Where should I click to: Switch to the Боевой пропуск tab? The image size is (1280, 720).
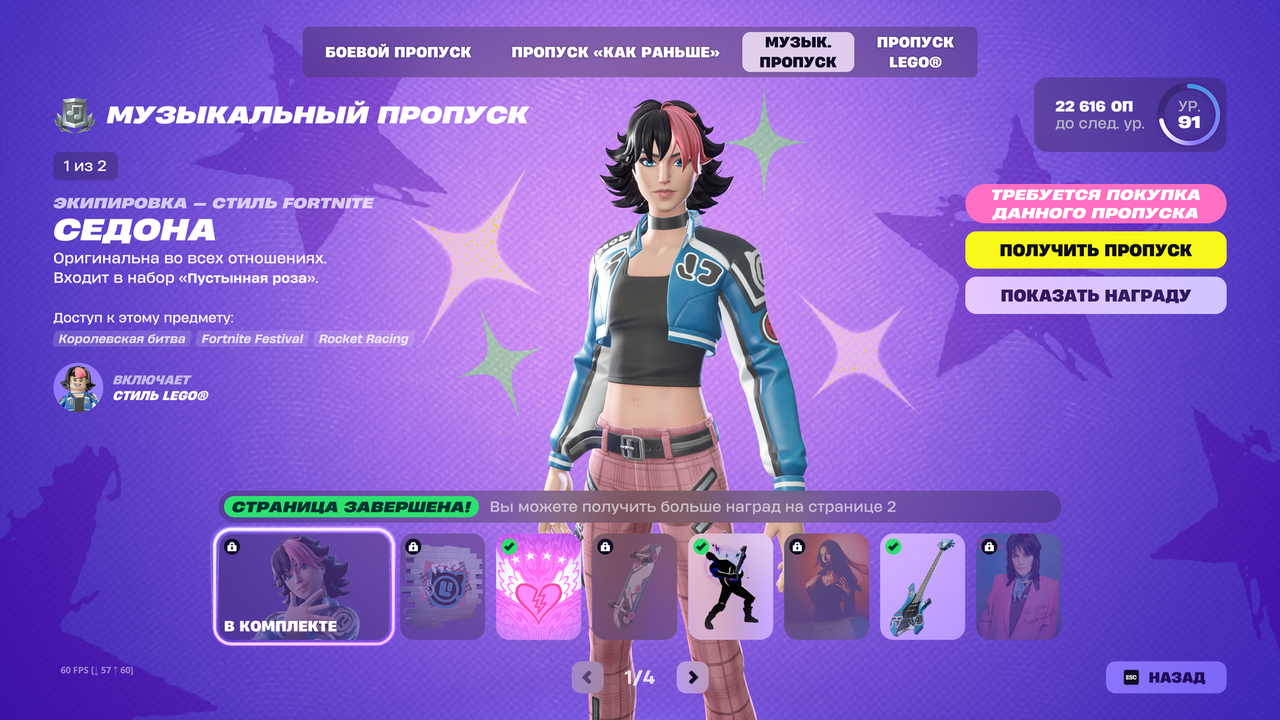pos(398,52)
